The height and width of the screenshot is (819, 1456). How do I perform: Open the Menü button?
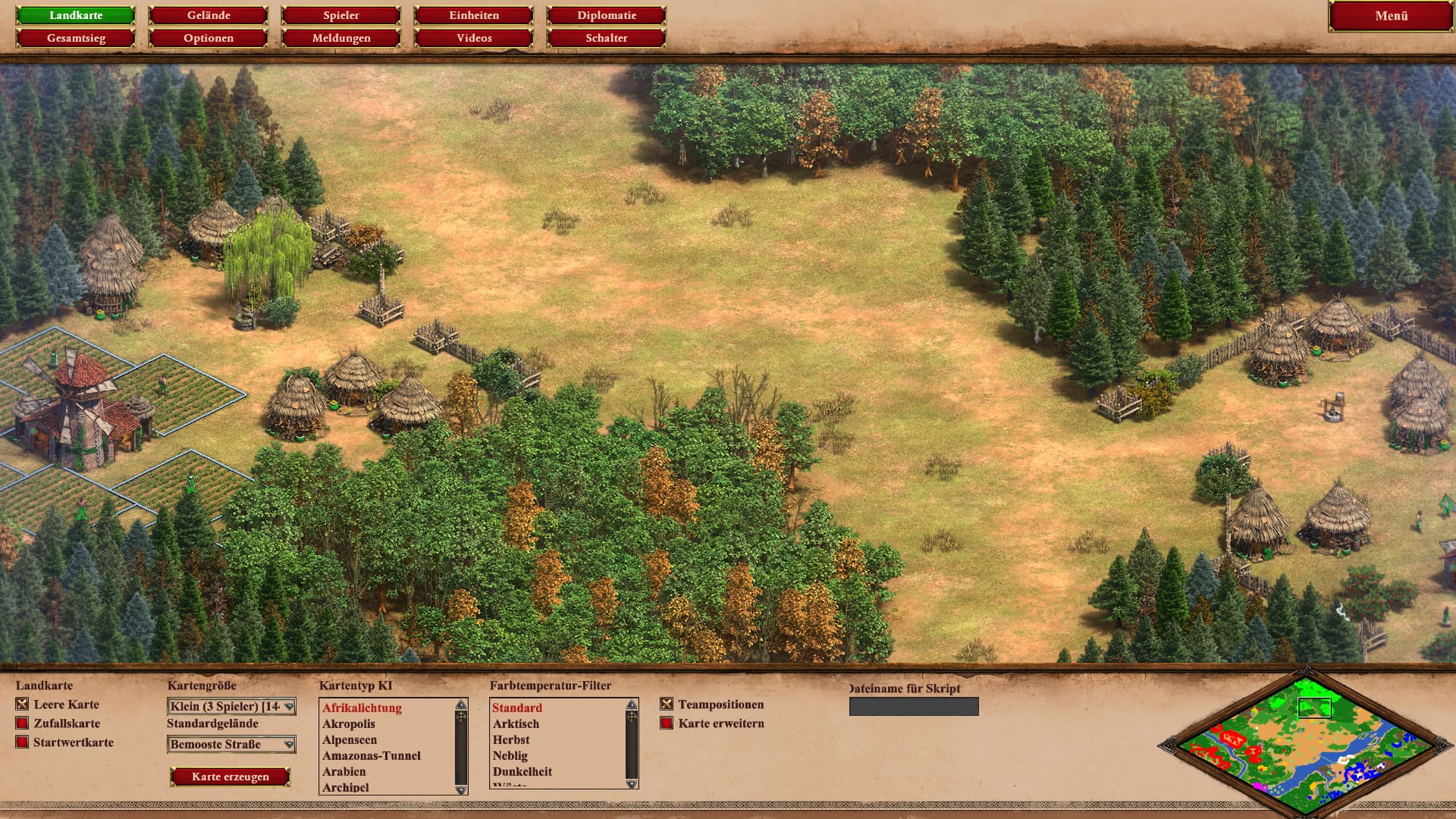1391,16
